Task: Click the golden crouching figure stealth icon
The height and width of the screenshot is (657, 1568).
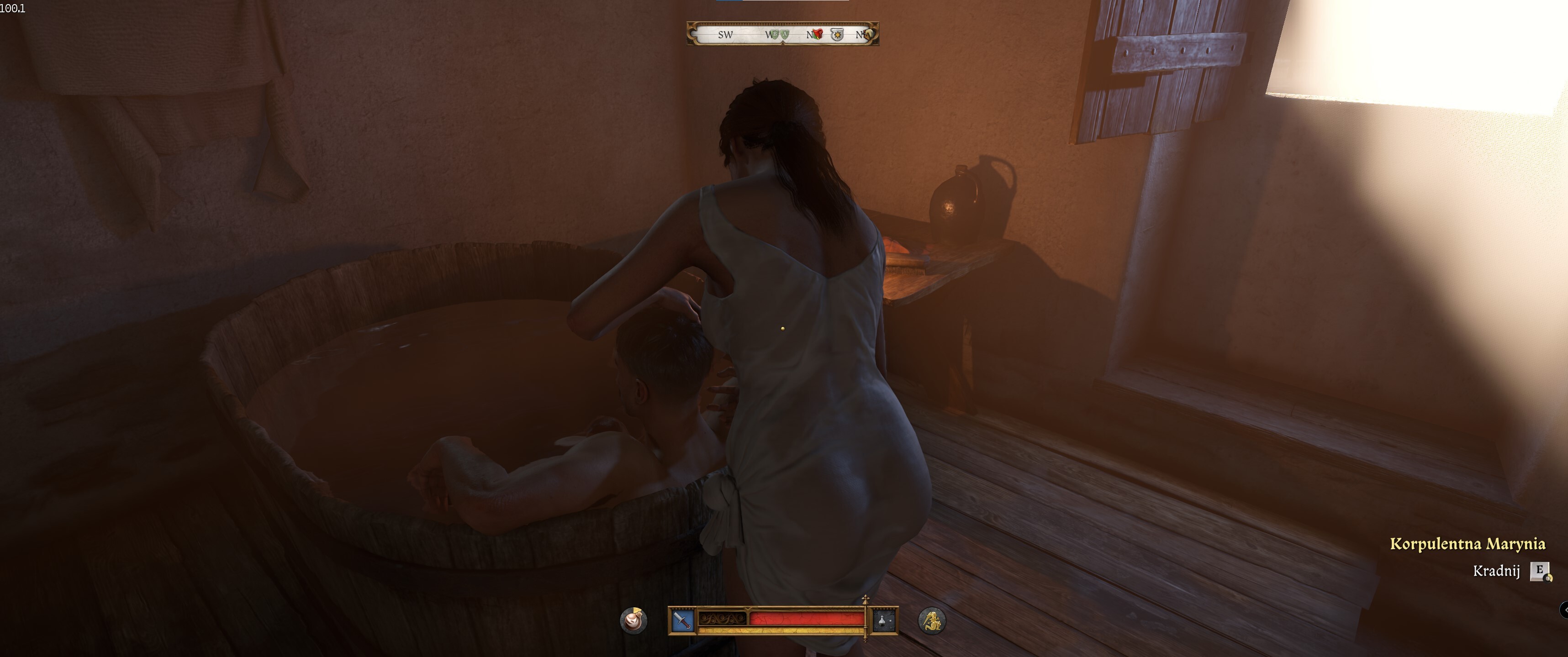Action: coord(931,620)
